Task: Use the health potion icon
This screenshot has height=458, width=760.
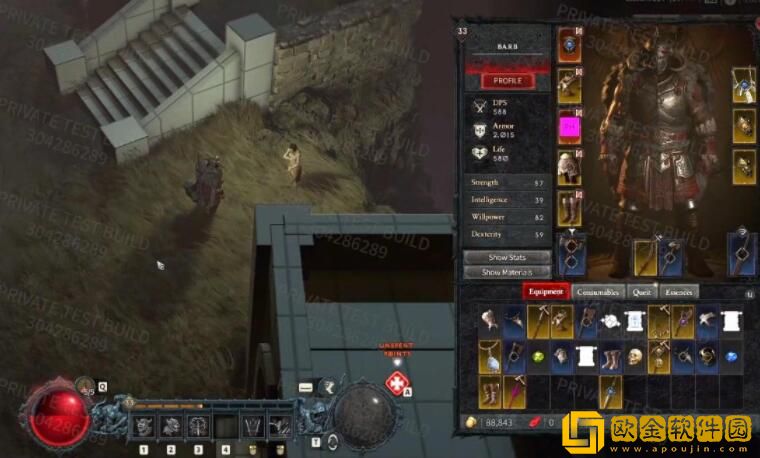Action: point(86,386)
